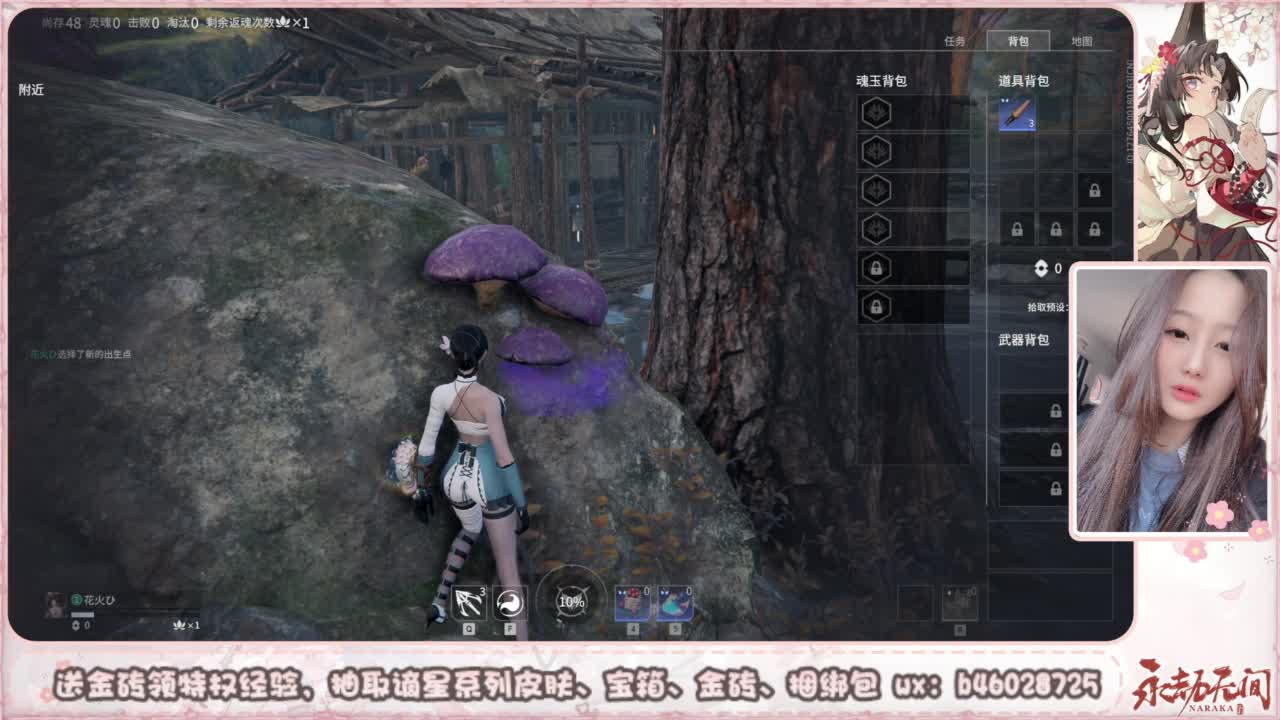Viewport: 1280px width, 720px height.
Task: Switch to the 地图 tab
Action: point(1082,41)
